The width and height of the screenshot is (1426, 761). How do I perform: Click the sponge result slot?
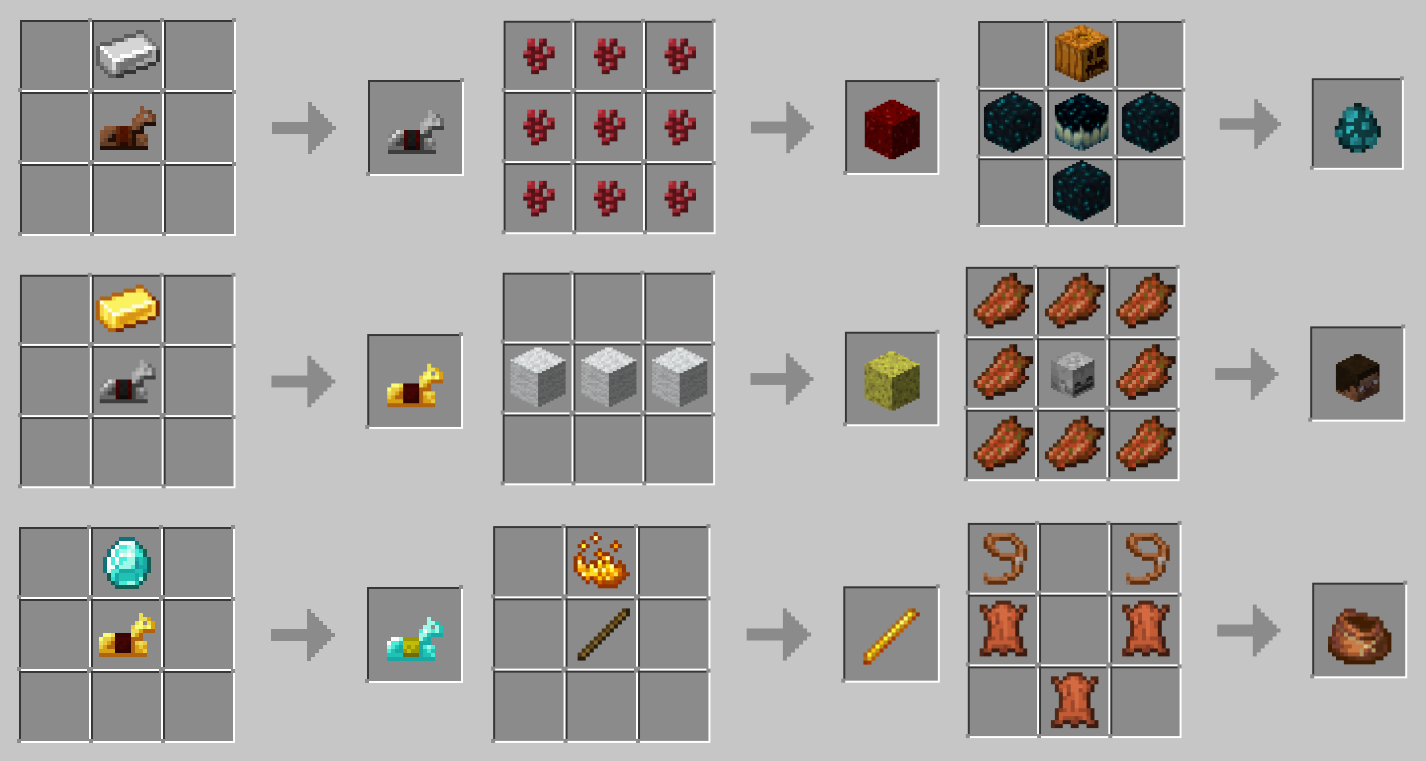point(891,377)
